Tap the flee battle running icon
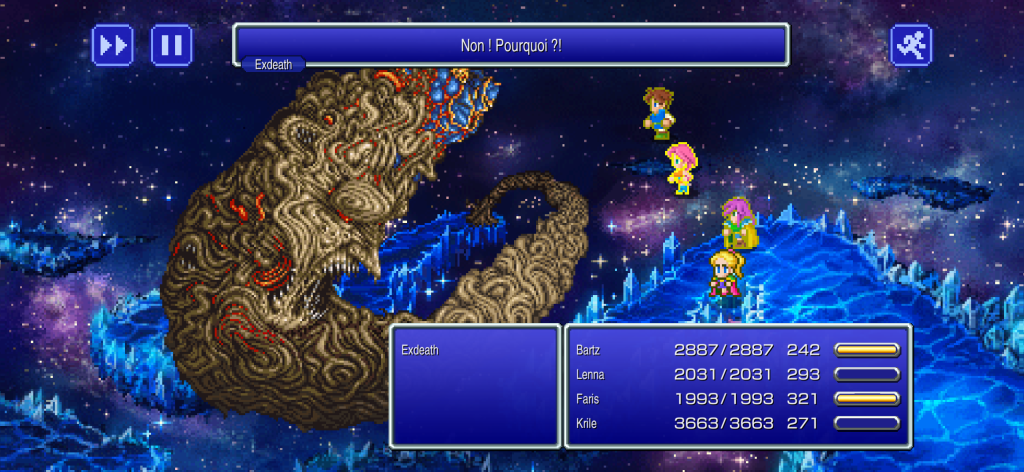The height and width of the screenshot is (472, 1024). tap(911, 44)
